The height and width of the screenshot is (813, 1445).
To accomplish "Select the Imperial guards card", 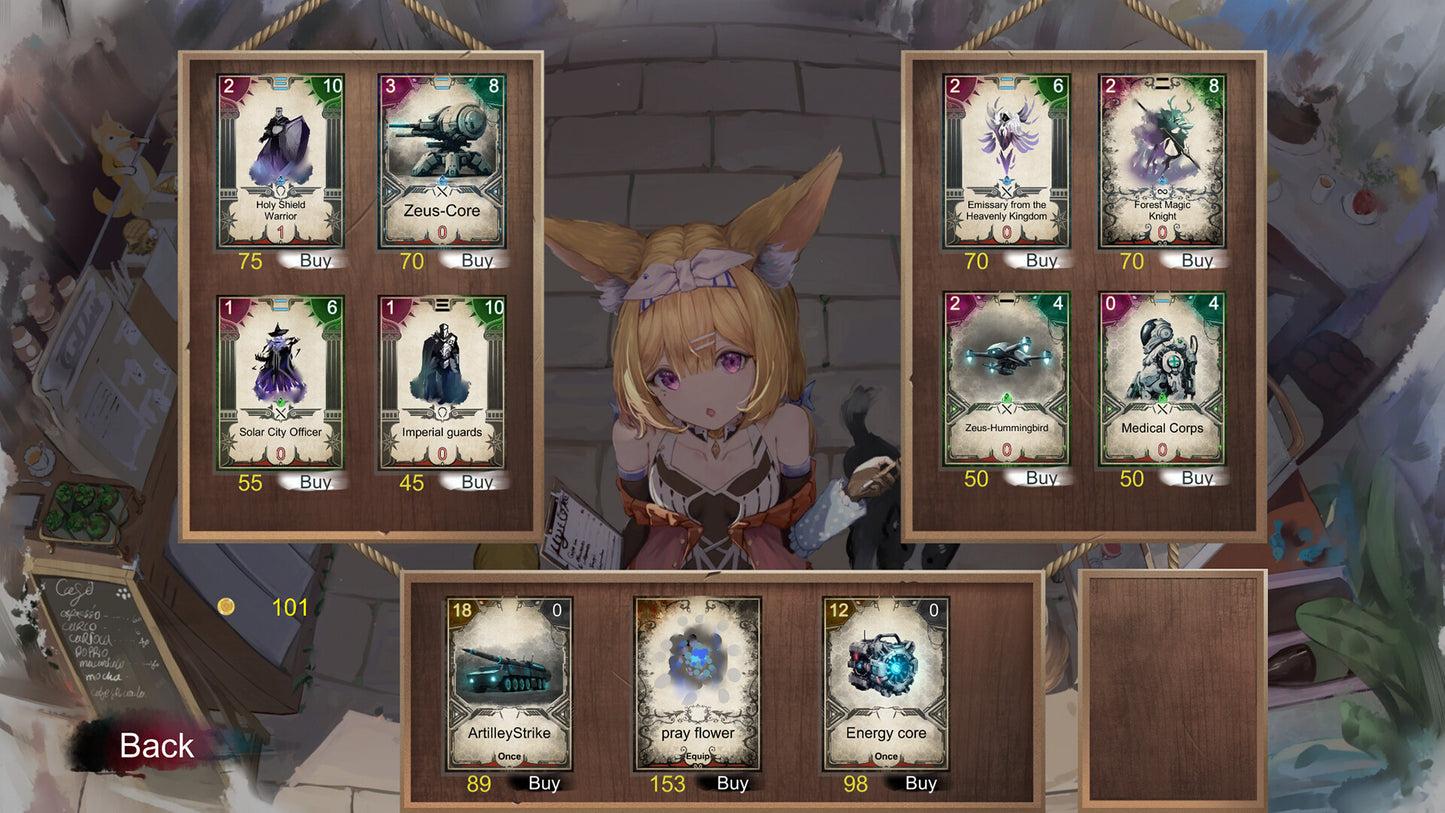I will pos(441,383).
